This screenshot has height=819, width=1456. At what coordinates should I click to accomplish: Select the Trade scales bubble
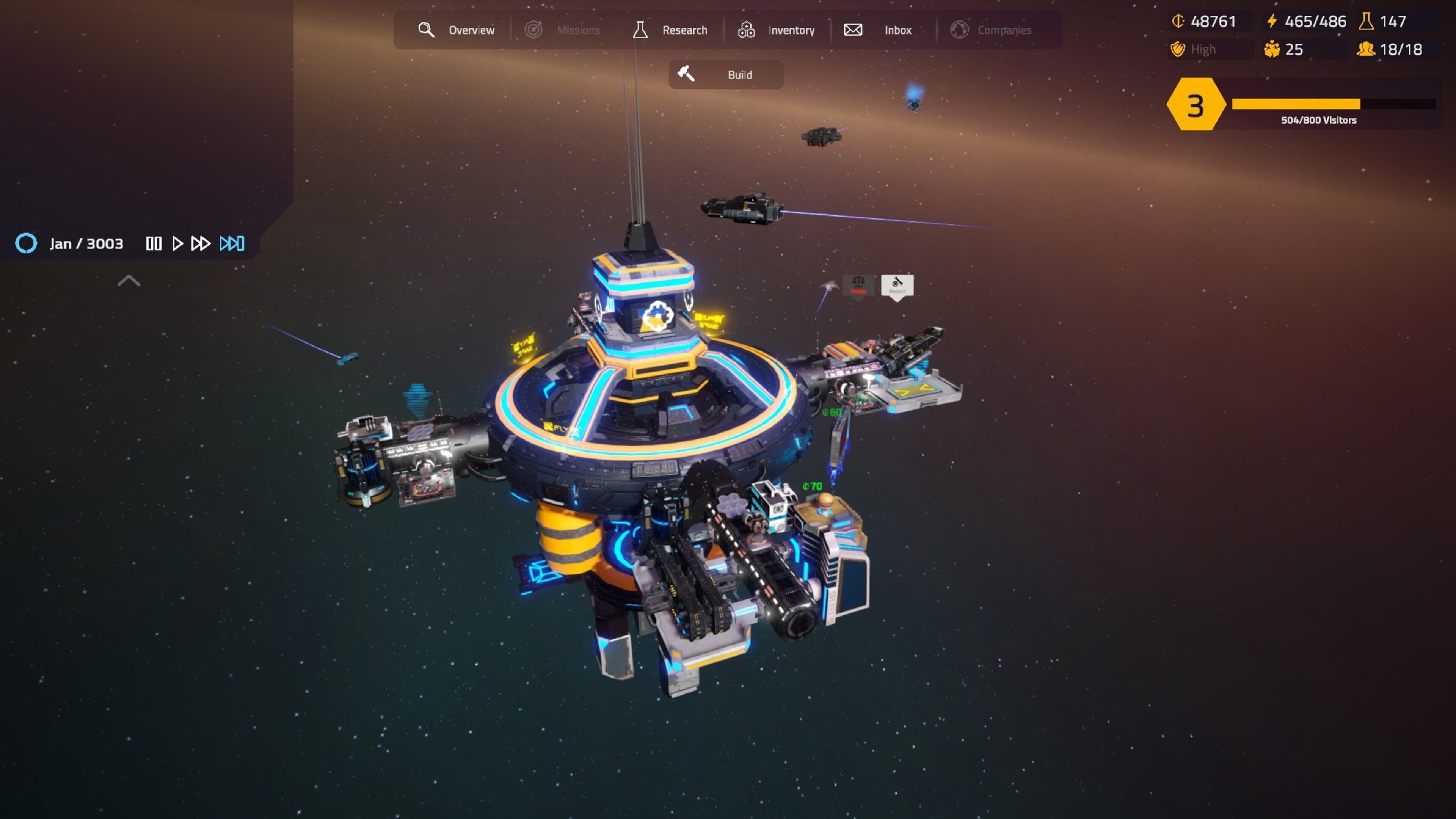tap(858, 285)
